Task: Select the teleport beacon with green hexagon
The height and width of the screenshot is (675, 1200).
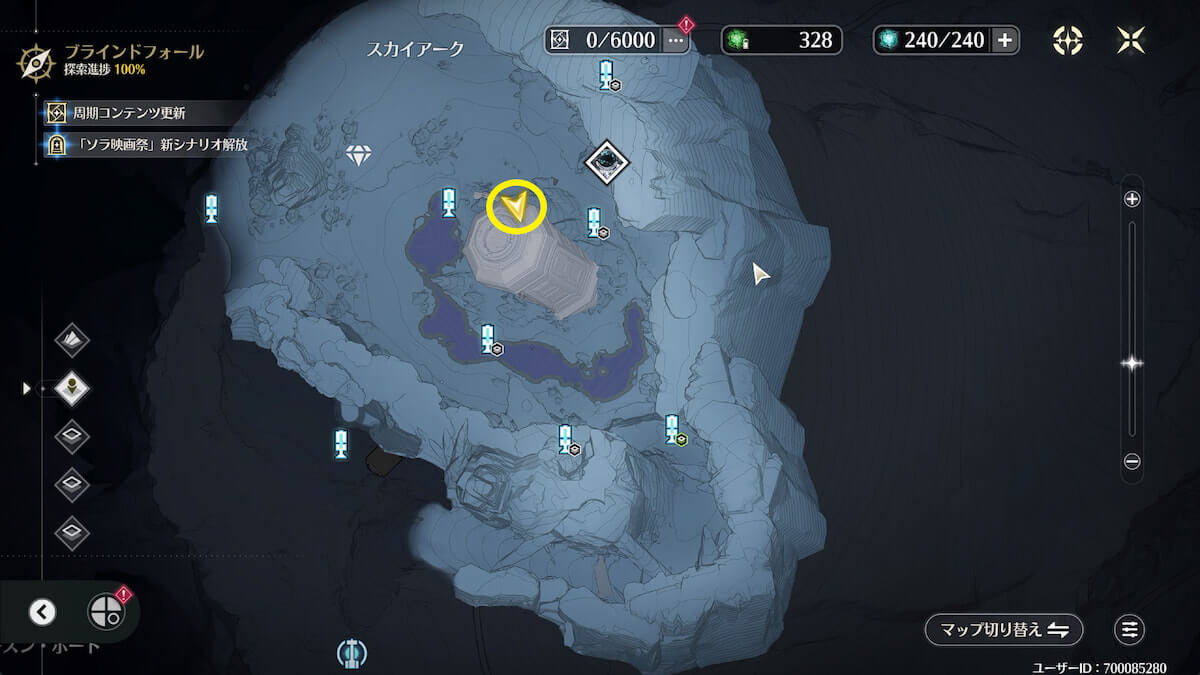Action: (673, 430)
